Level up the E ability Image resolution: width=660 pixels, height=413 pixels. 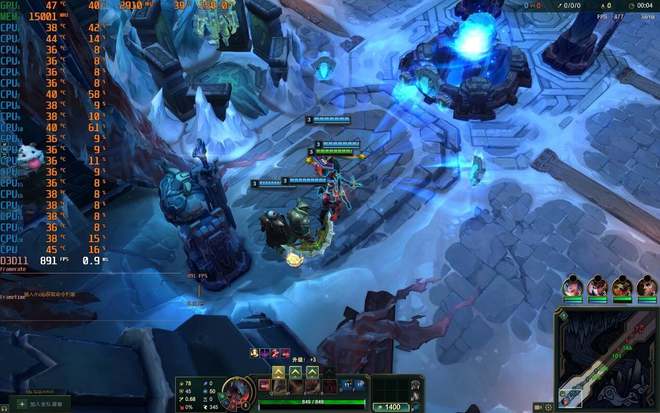[x=313, y=371]
